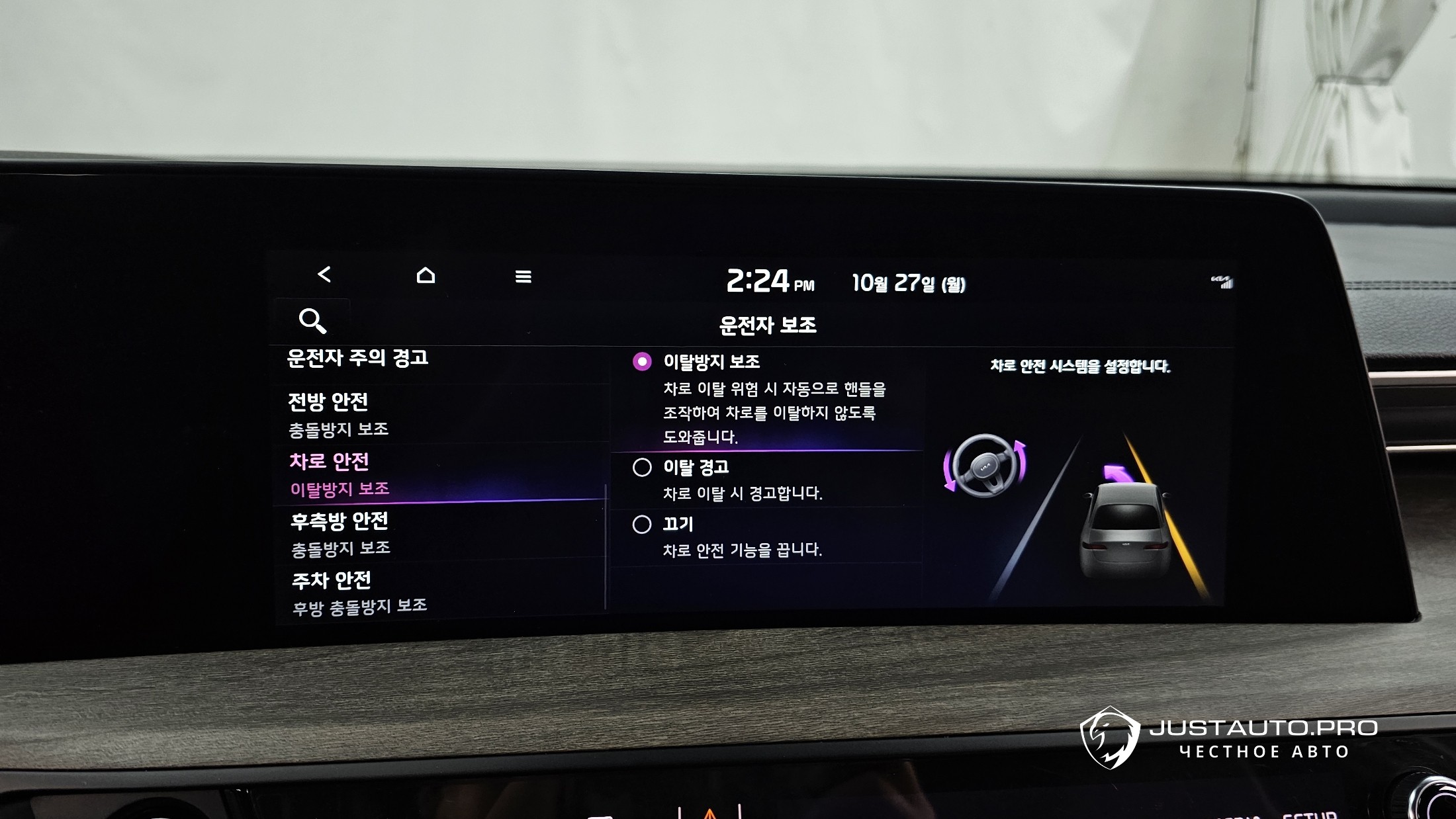This screenshot has width=1456, height=819.
Task: Choose the 이탈 경고 radio option
Action: coord(642,468)
